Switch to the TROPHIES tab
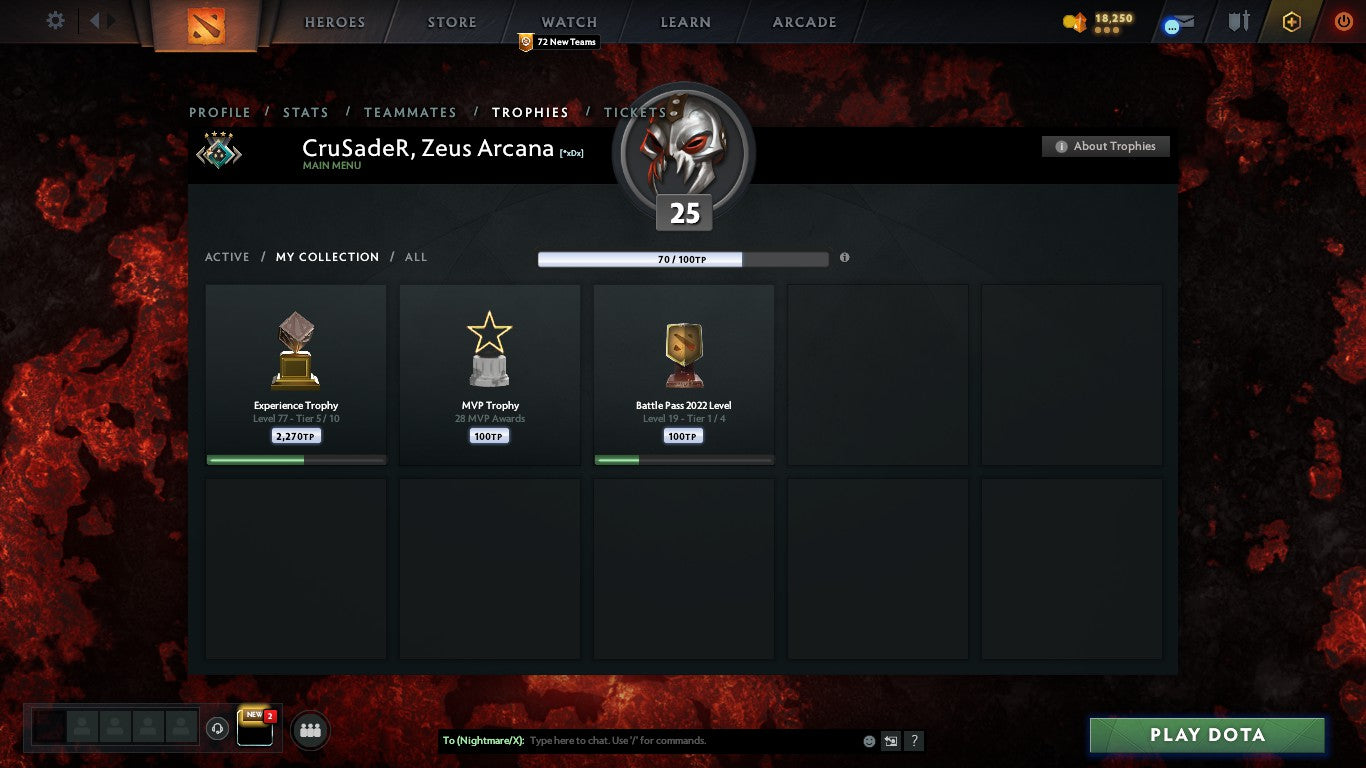This screenshot has height=768, width=1366. pos(531,113)
